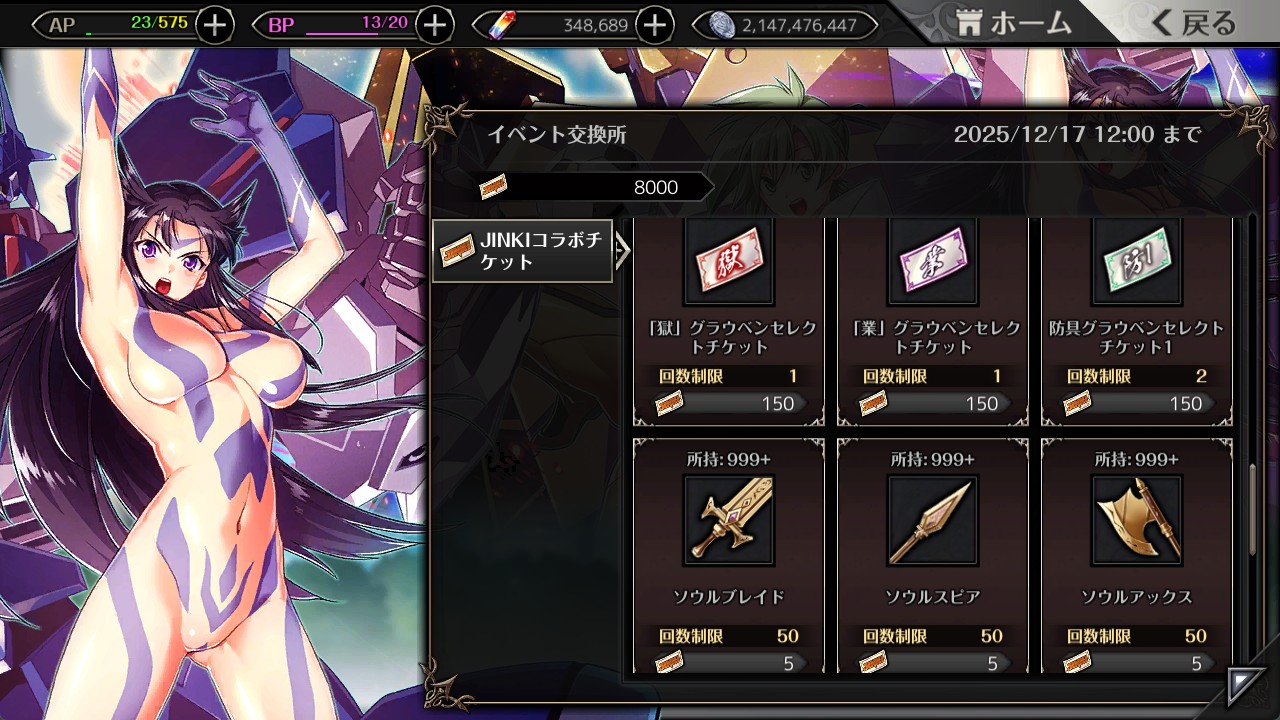Open the ソウルアックス axe exchange

point(1137,555)
